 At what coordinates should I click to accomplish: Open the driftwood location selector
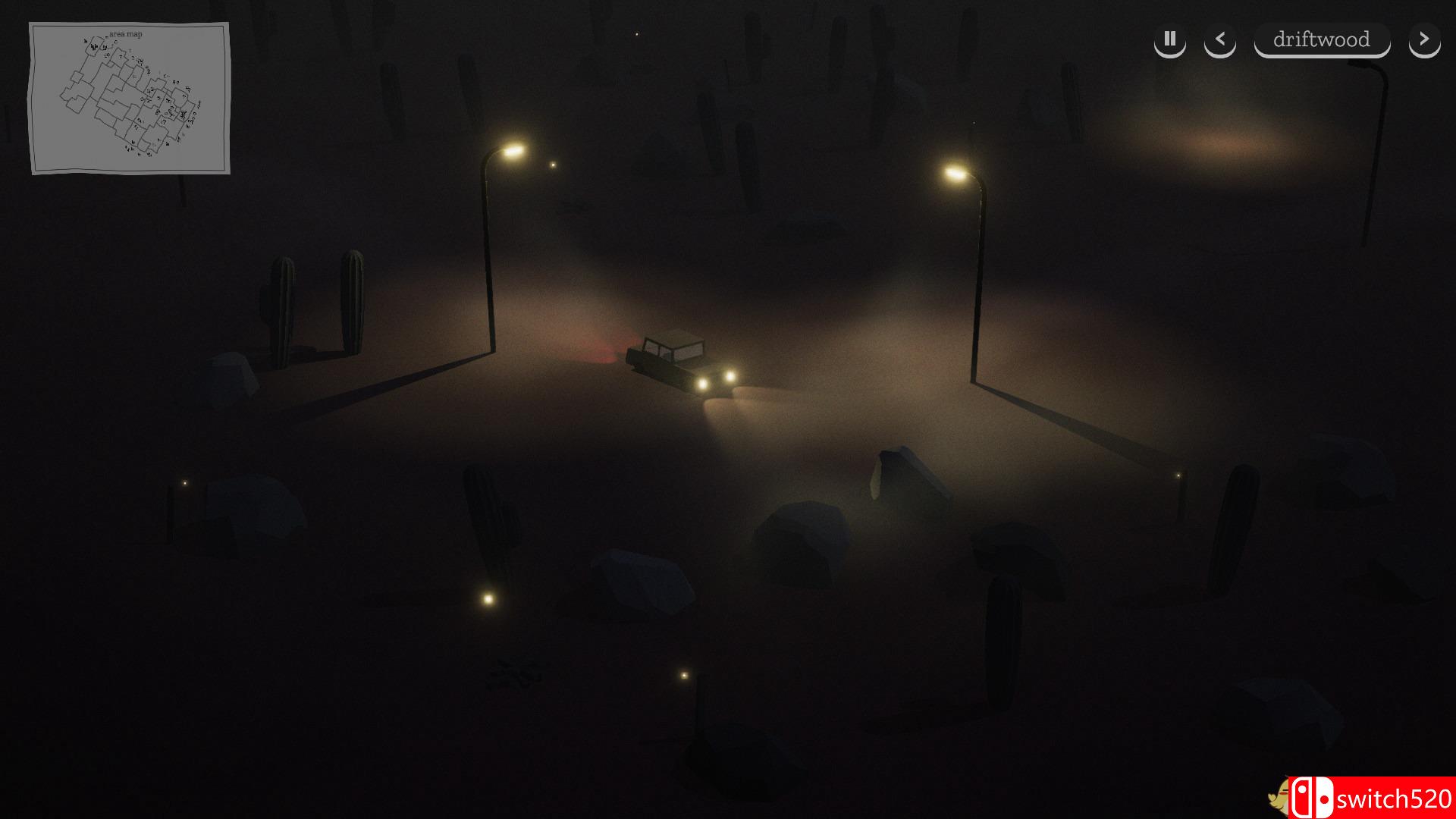point(1322,40)
